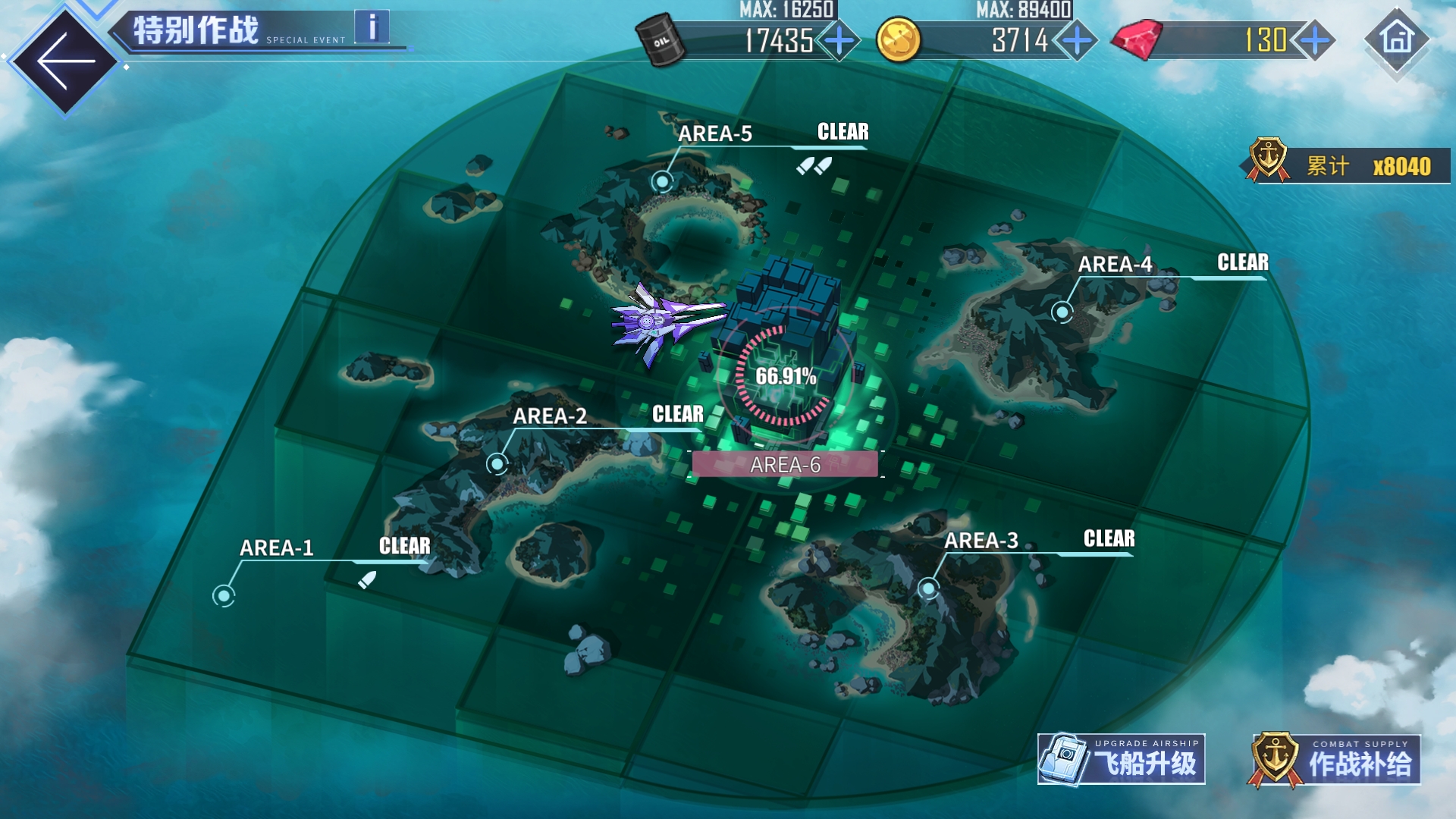Enter the AREA-6 stage label

pos(785,465)
